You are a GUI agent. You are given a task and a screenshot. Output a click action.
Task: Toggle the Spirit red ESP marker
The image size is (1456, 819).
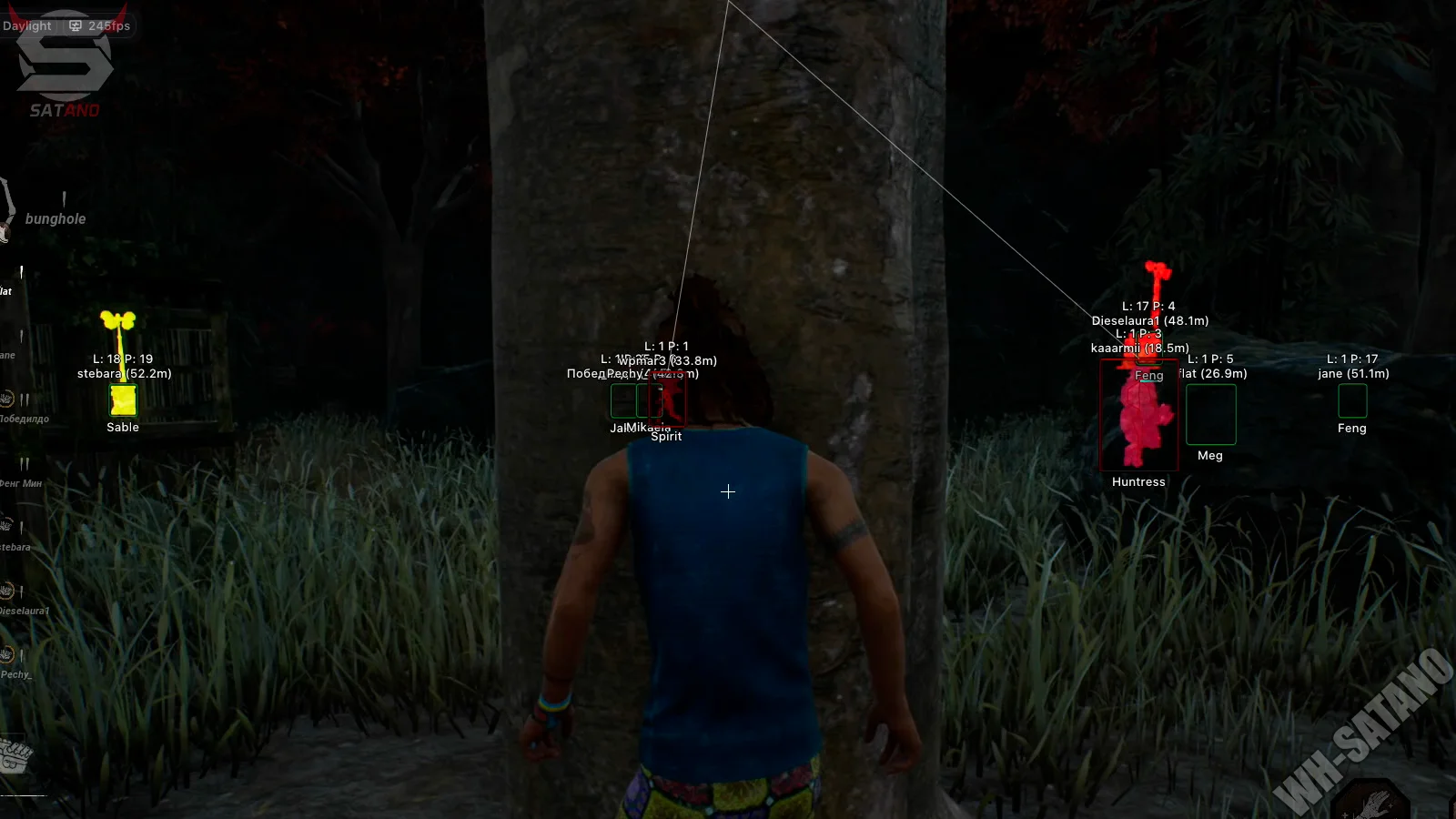[667, 400]
